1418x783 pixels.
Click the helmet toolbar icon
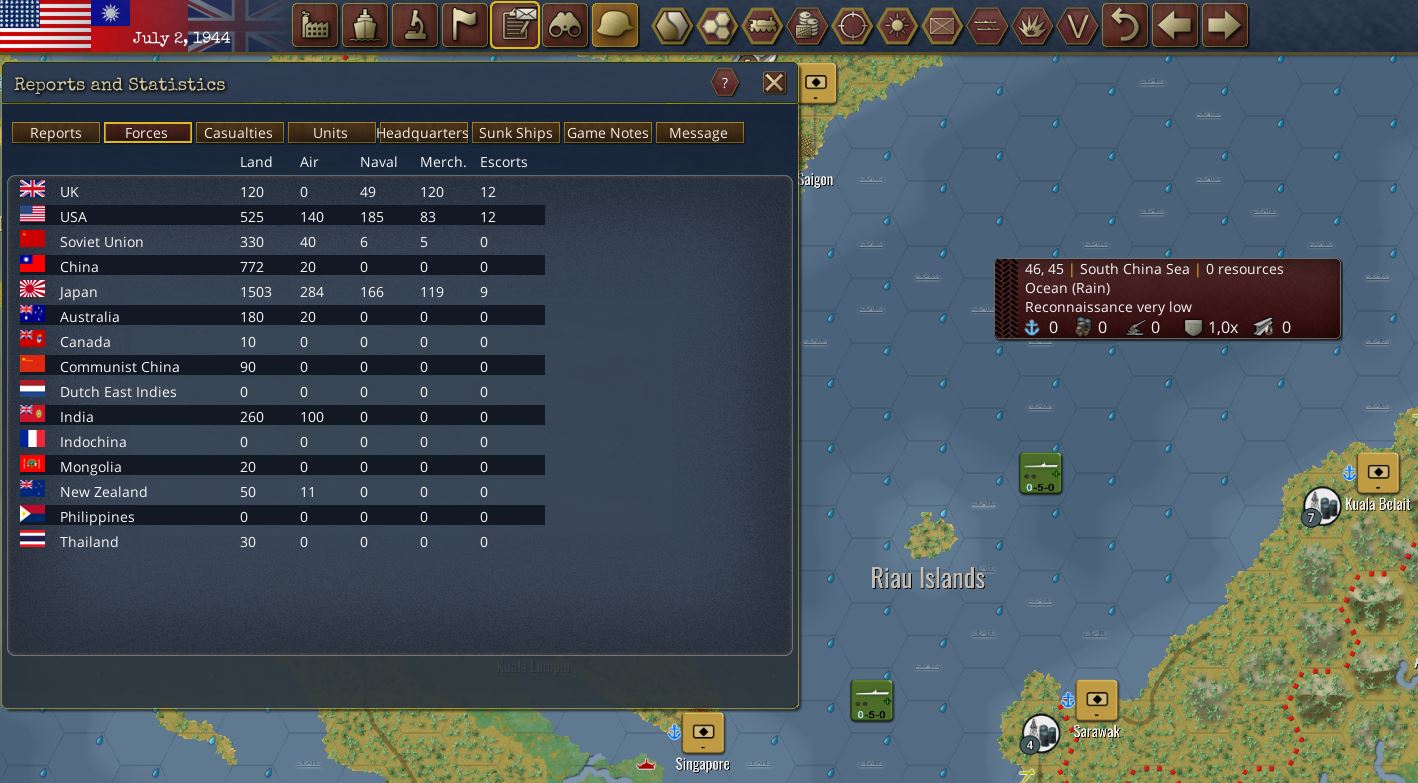click(615, 26)
